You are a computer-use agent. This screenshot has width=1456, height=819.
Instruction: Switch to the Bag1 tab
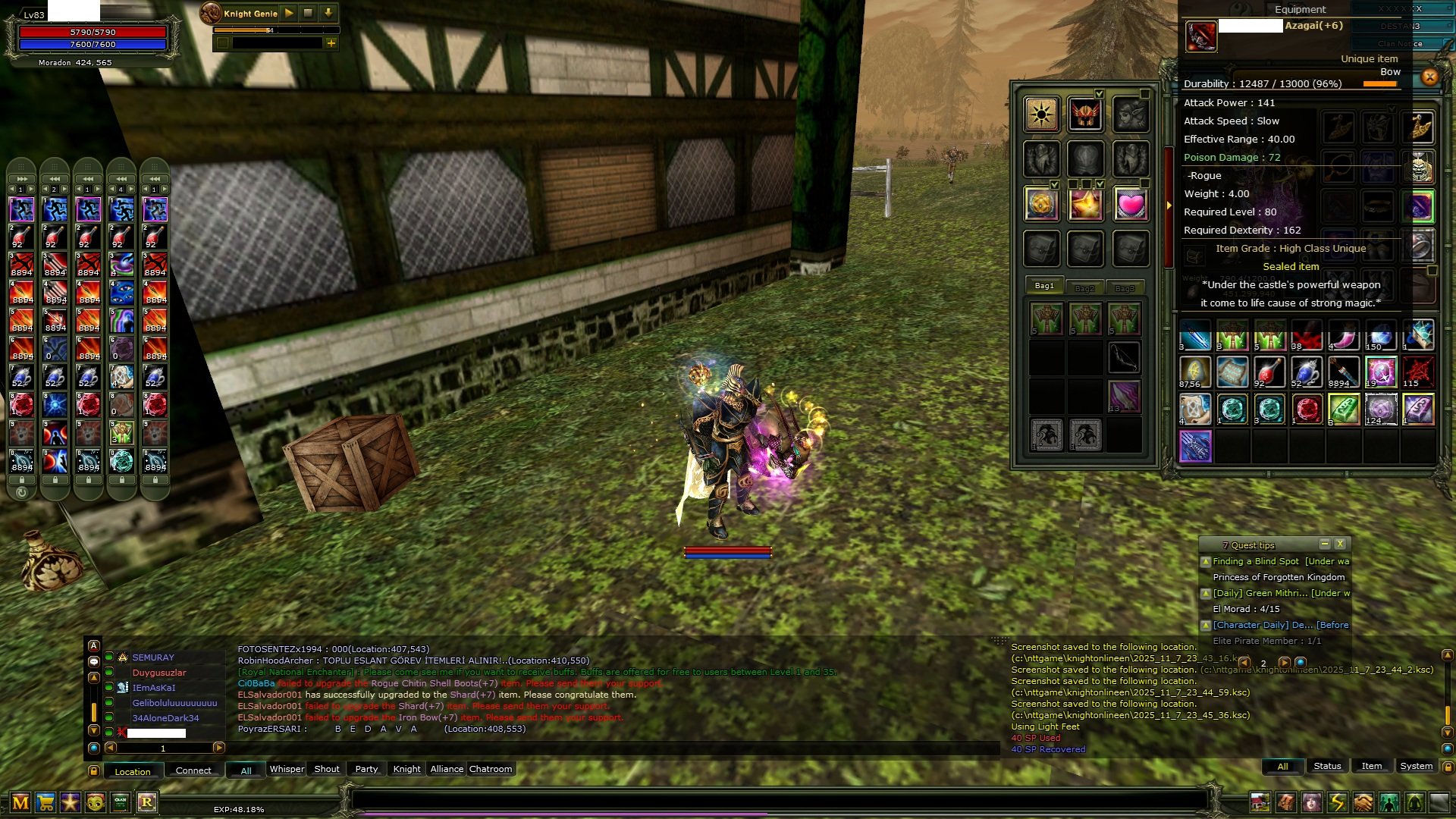(1044, 286)
